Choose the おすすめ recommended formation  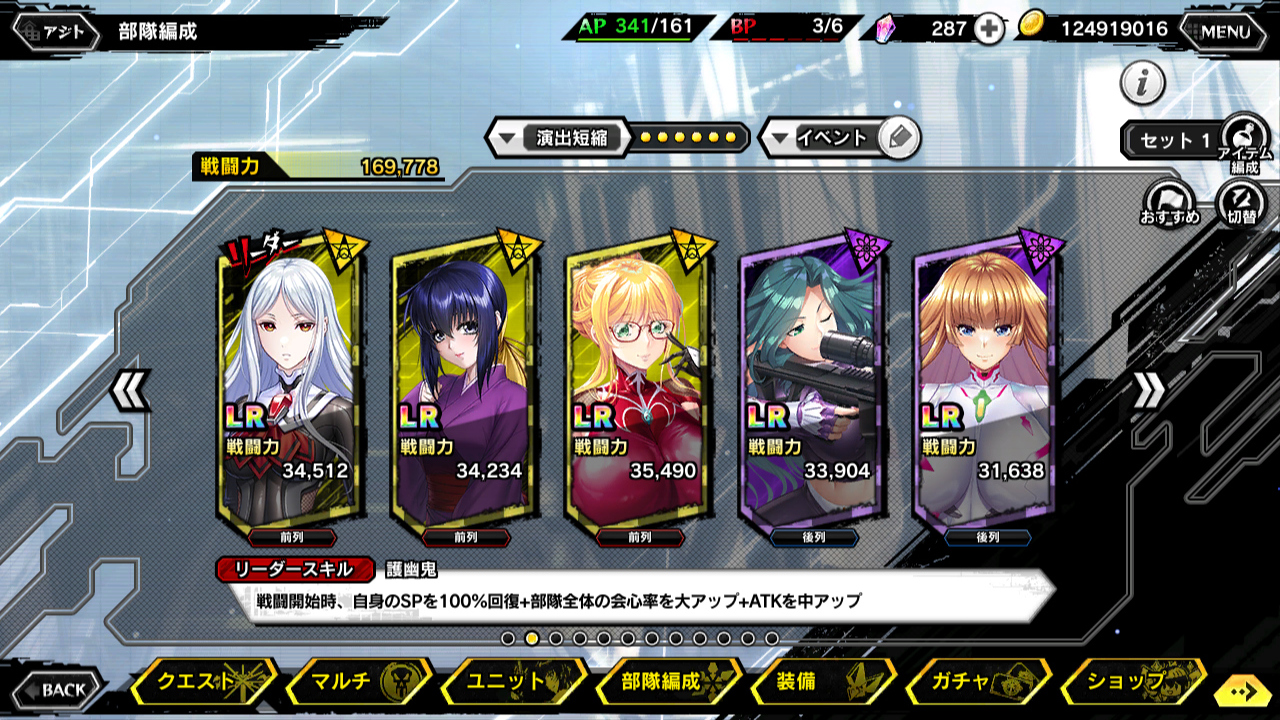(x=1170, y=203)
